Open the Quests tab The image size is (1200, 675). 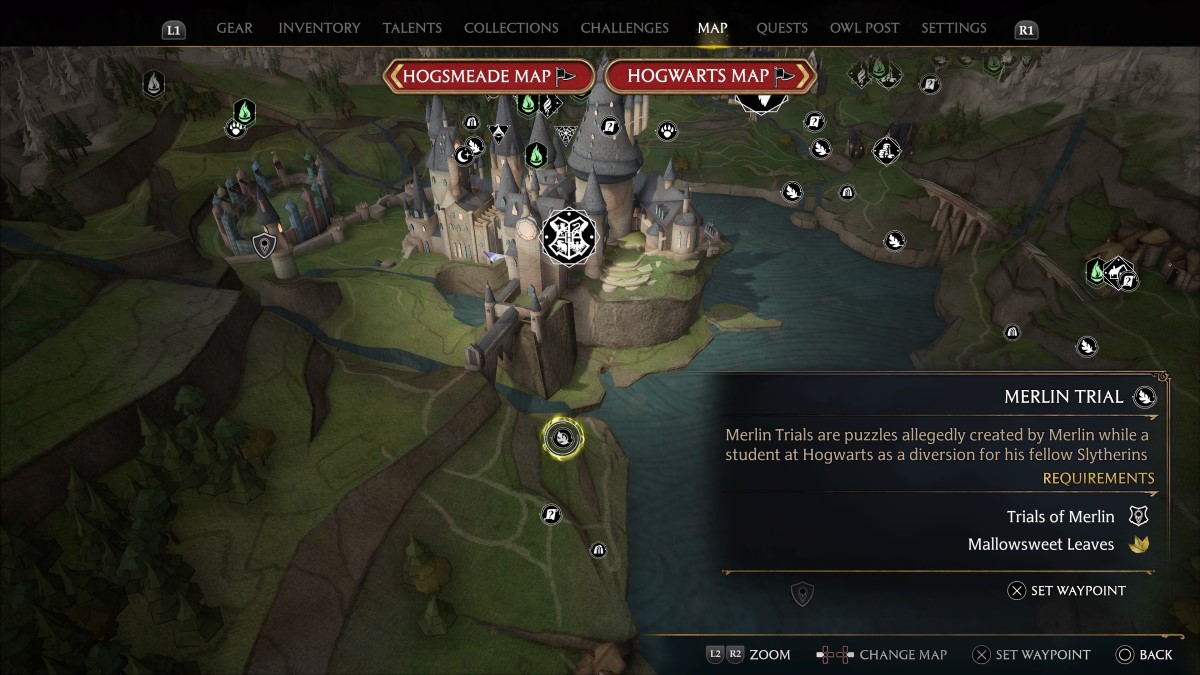[x=782, y=28]
